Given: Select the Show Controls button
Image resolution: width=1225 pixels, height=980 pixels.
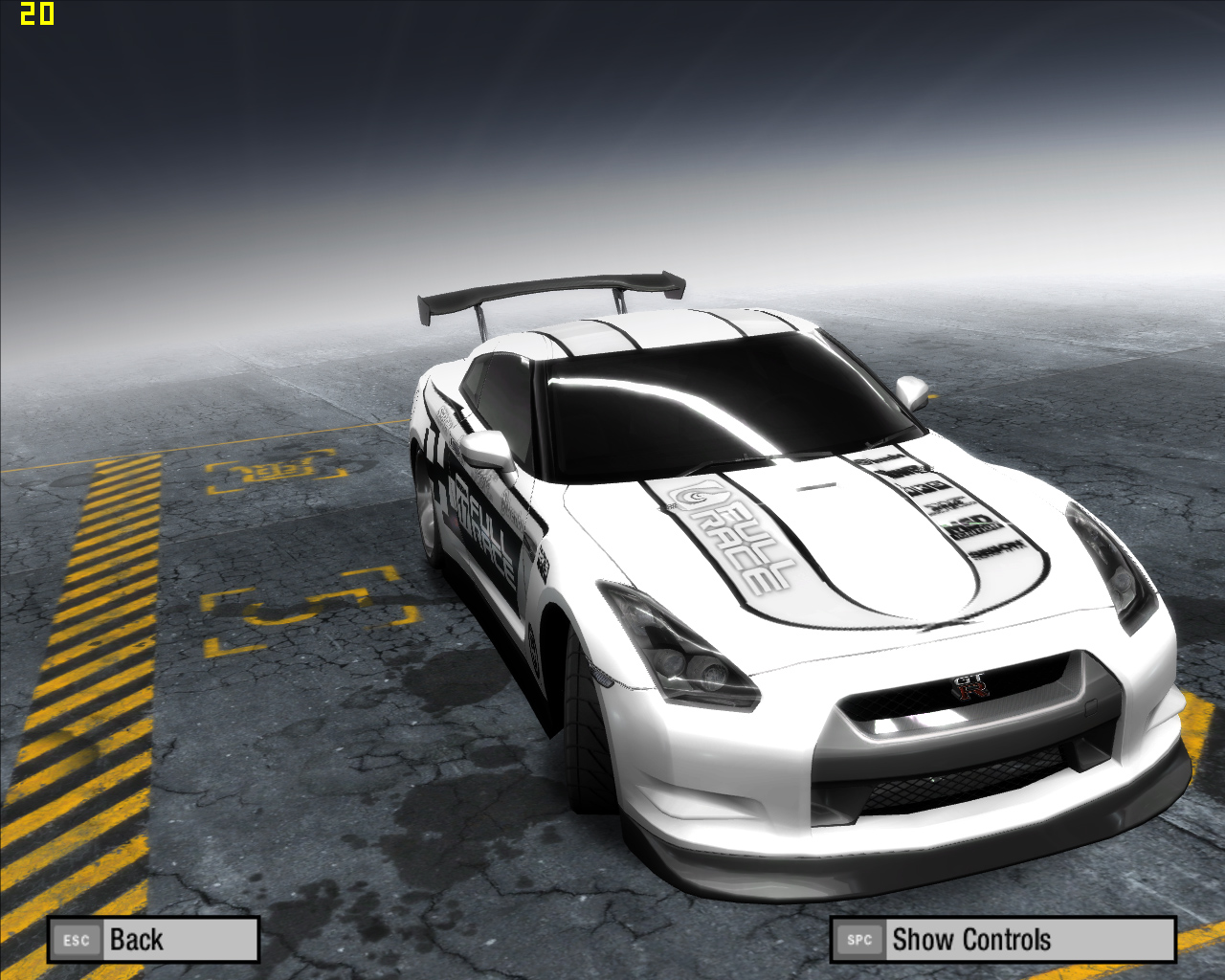Looking at the screenshot, I should (1002, 940).
